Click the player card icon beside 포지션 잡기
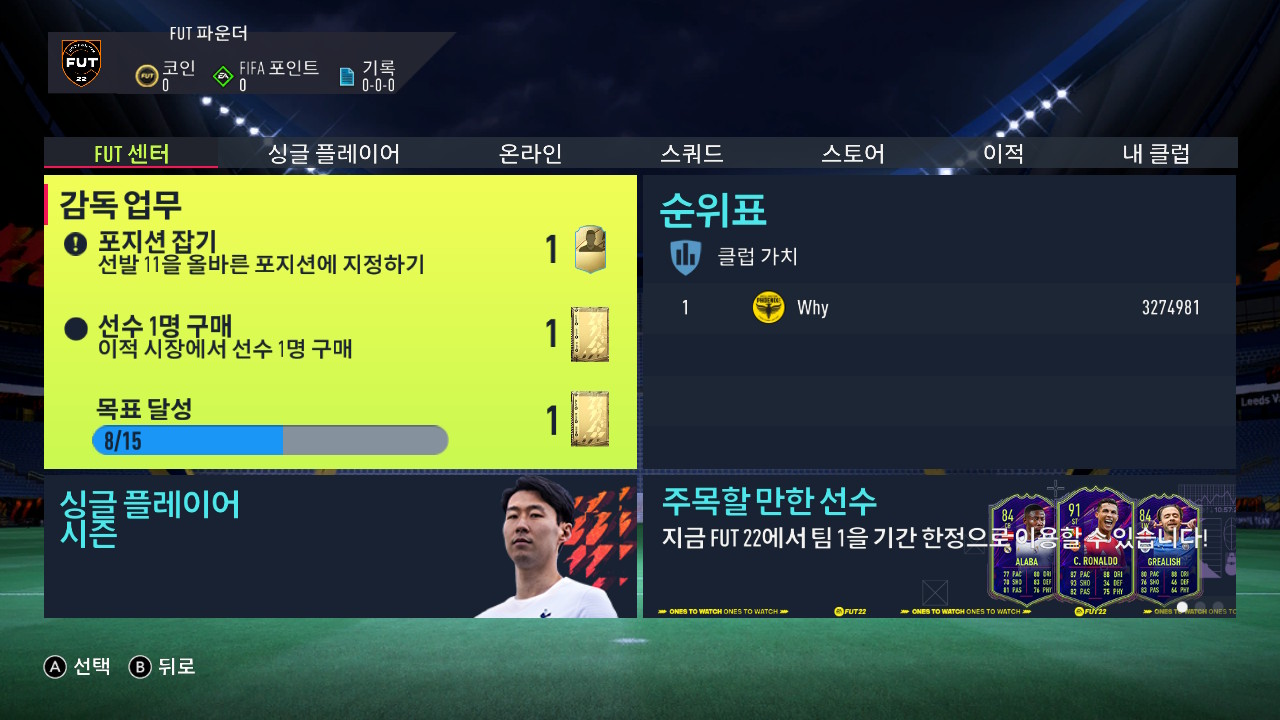The height and width of the screenshot is (720, 1280). click(x=589, y=250)
